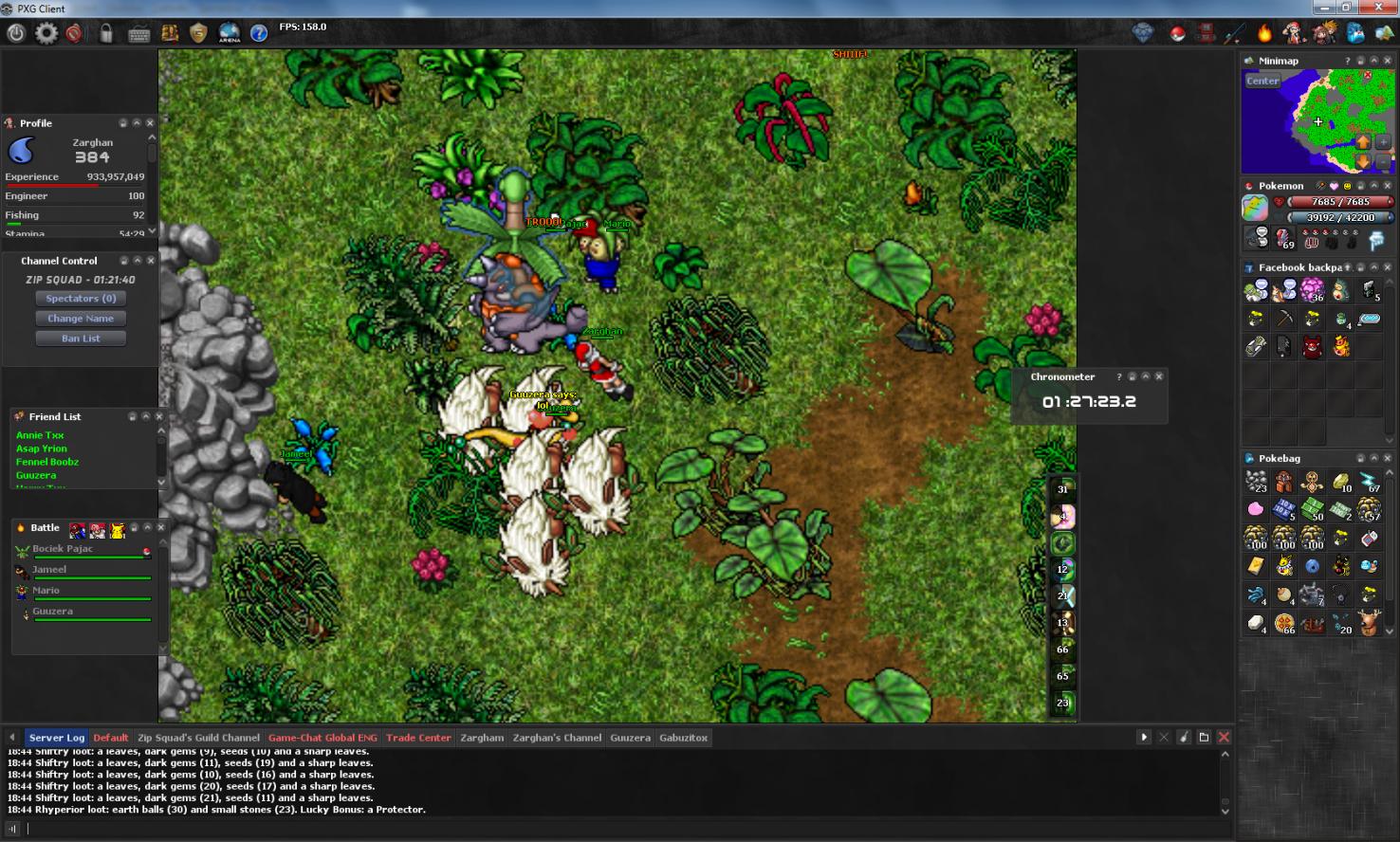The image size is (1400, 842).
Task: Go up a floor with minimap arrow
Action: [1363, 141]
